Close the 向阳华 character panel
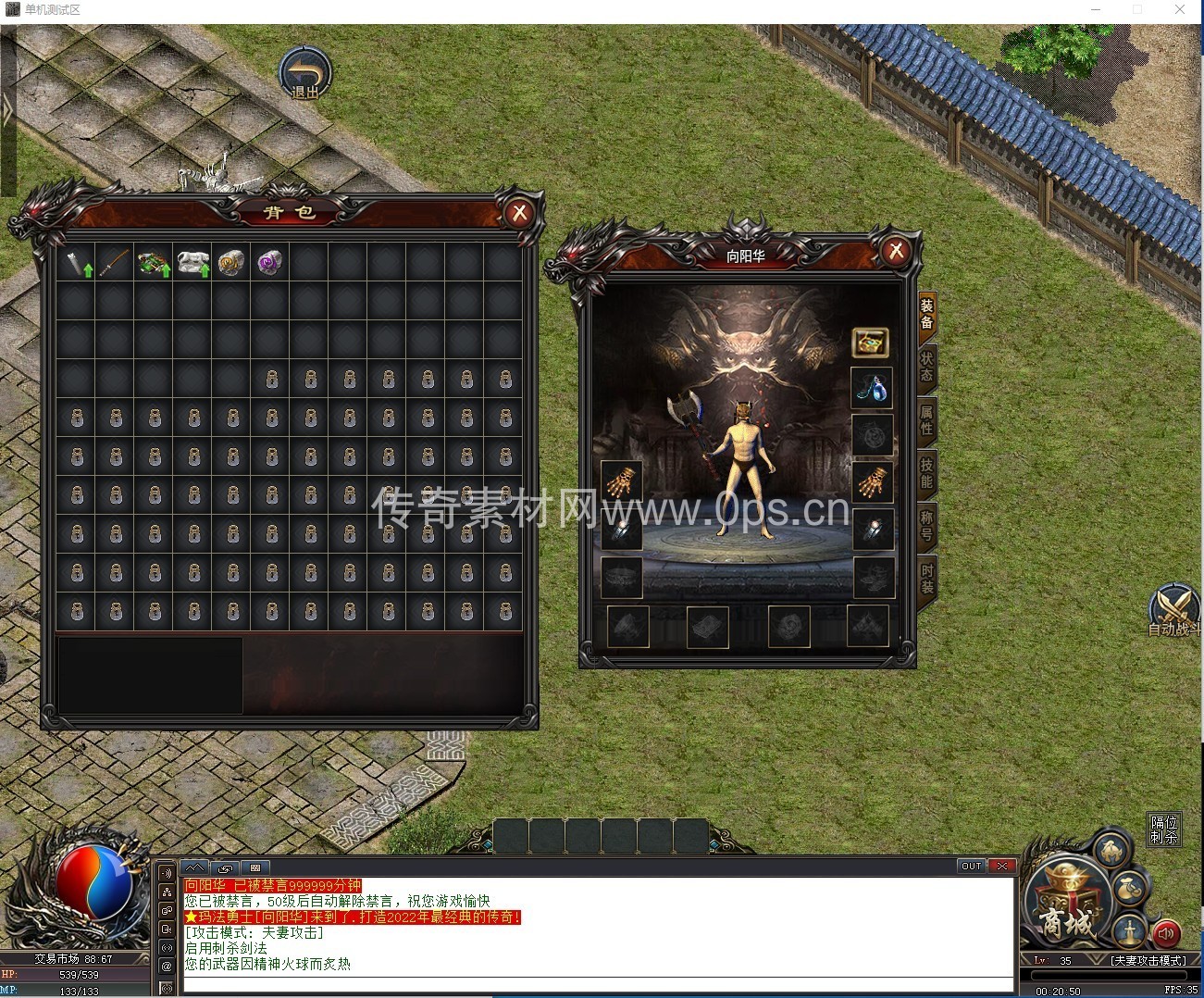Image resolution: width=1204 pixels, height=998 pixels. [x=895, y=250]
